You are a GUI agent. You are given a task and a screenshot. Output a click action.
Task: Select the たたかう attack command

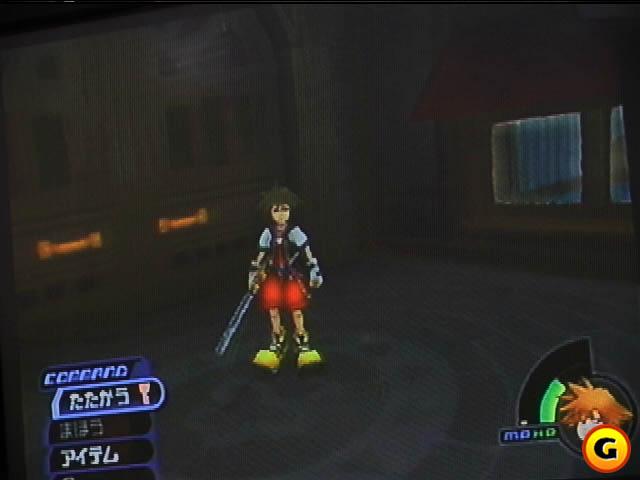click(102, 396)
